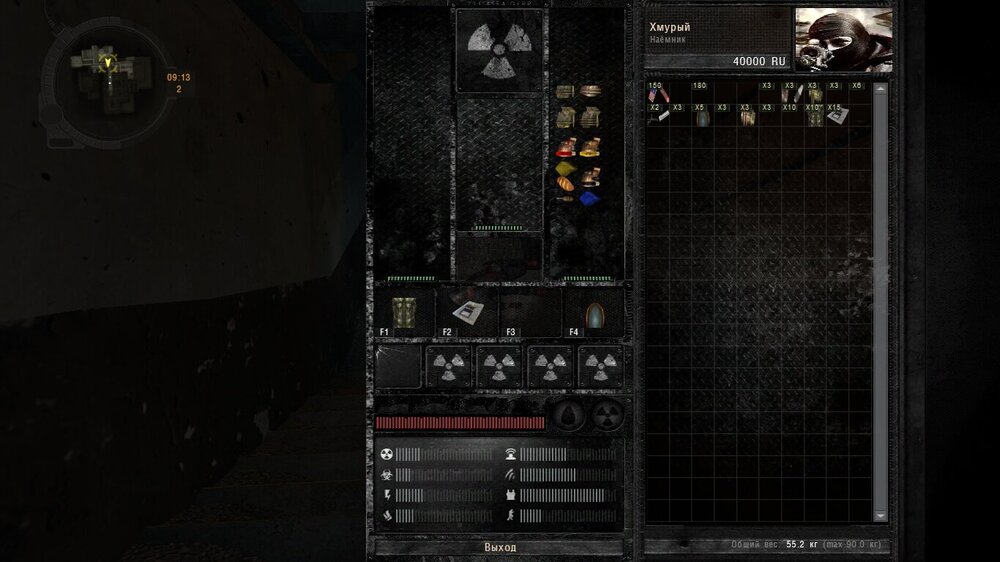This screenshot has height=562, width=1000.
Task: Select the blue item in belt panel
Action: point(589,197)
